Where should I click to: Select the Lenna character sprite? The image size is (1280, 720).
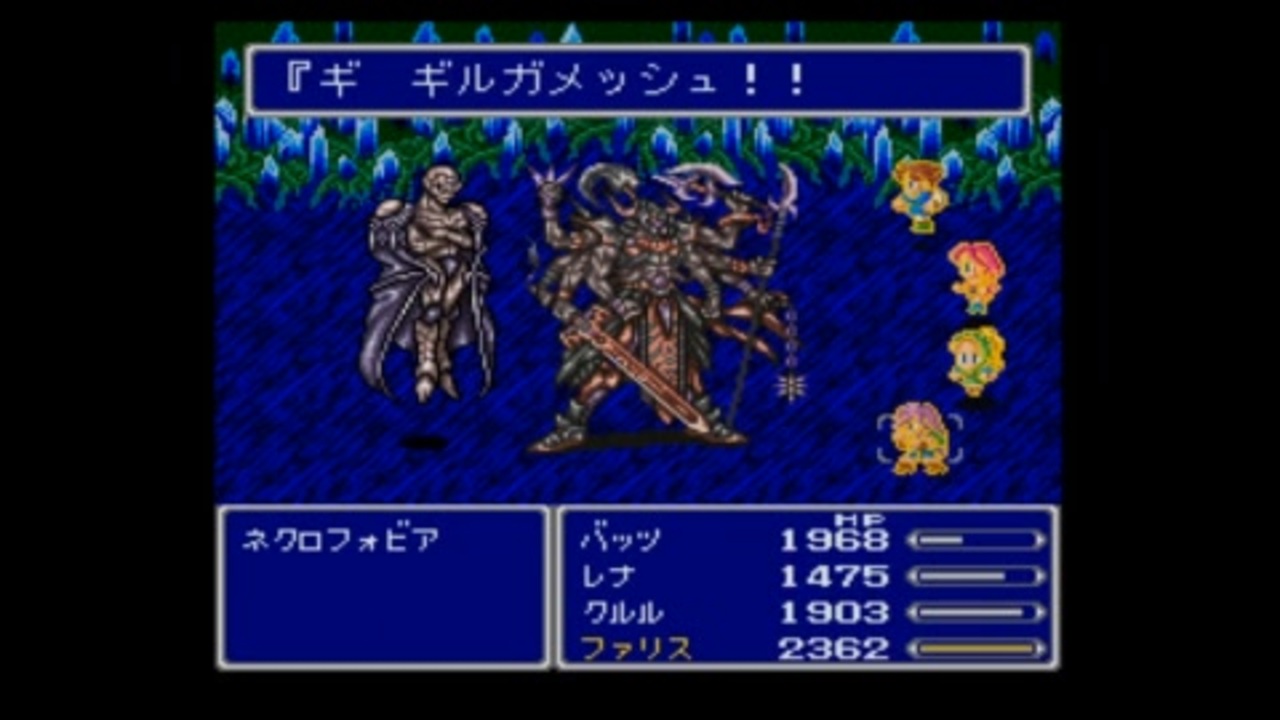coord(975,275)
